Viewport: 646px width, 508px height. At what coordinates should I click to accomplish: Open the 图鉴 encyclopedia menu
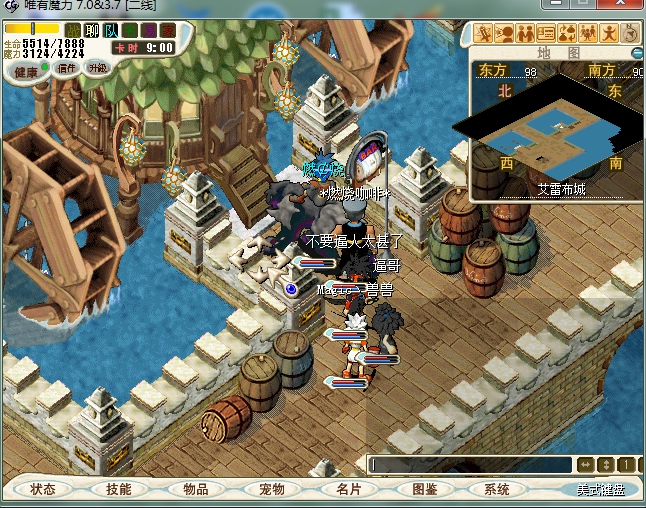[x=424, y=489]
